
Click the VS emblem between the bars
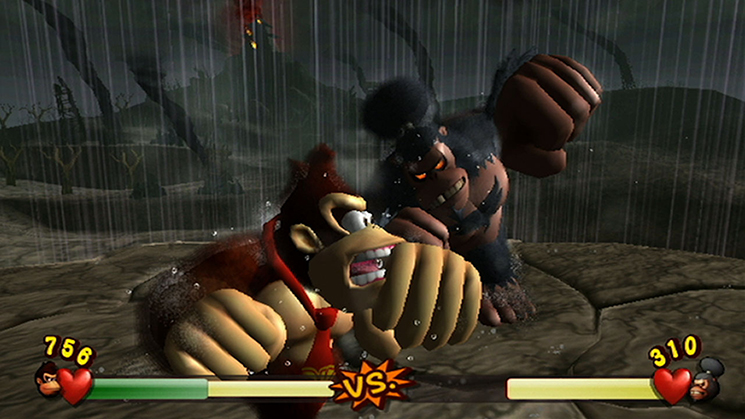point(373,383)
